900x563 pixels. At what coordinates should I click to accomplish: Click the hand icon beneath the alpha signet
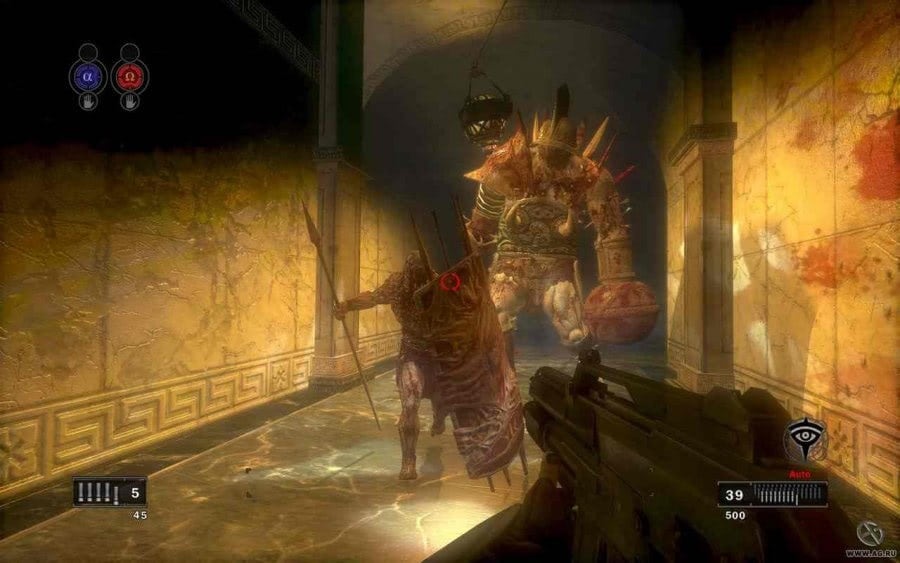[88, 102]
